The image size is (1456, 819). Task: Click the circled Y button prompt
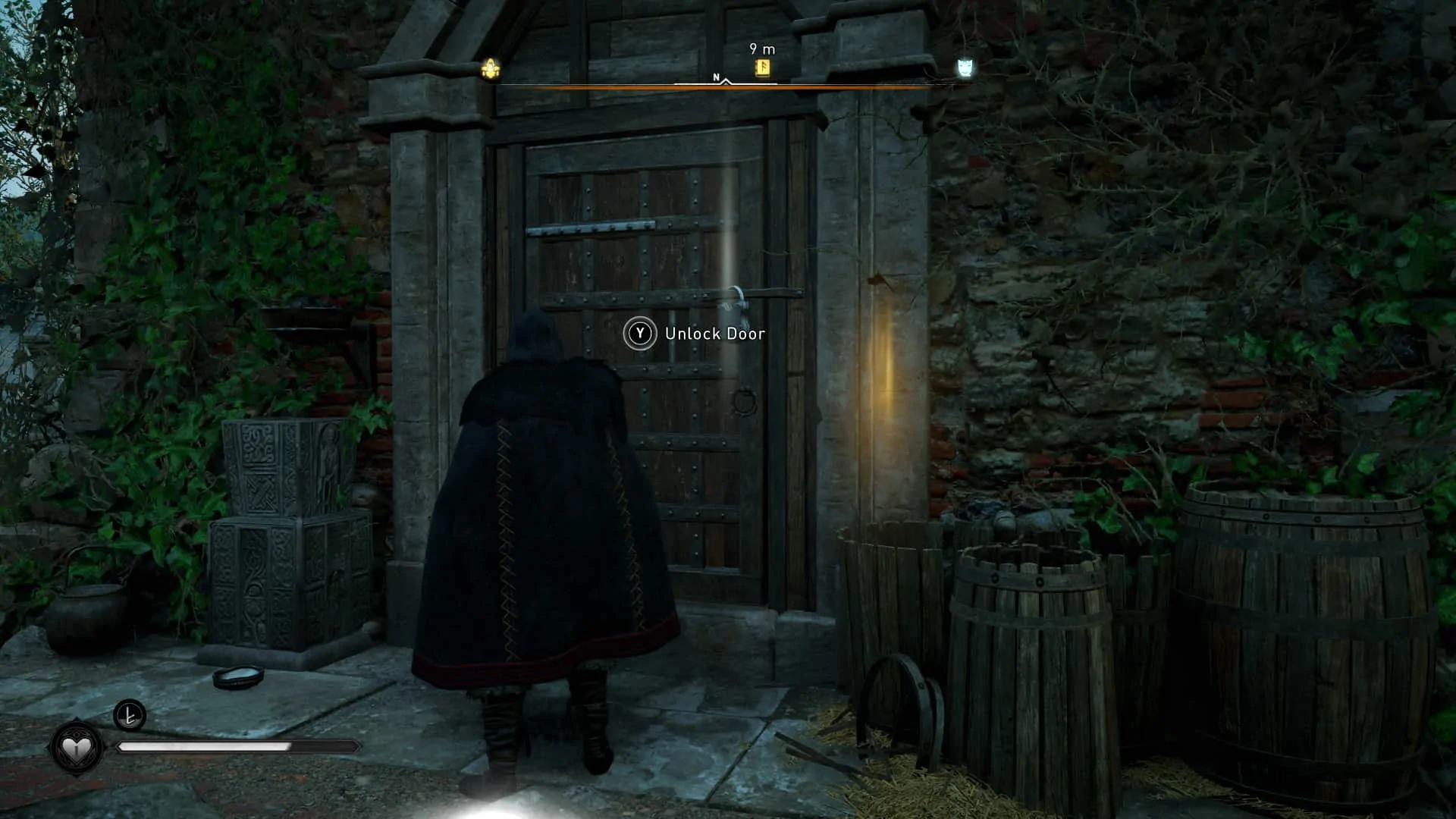[639, 333]
